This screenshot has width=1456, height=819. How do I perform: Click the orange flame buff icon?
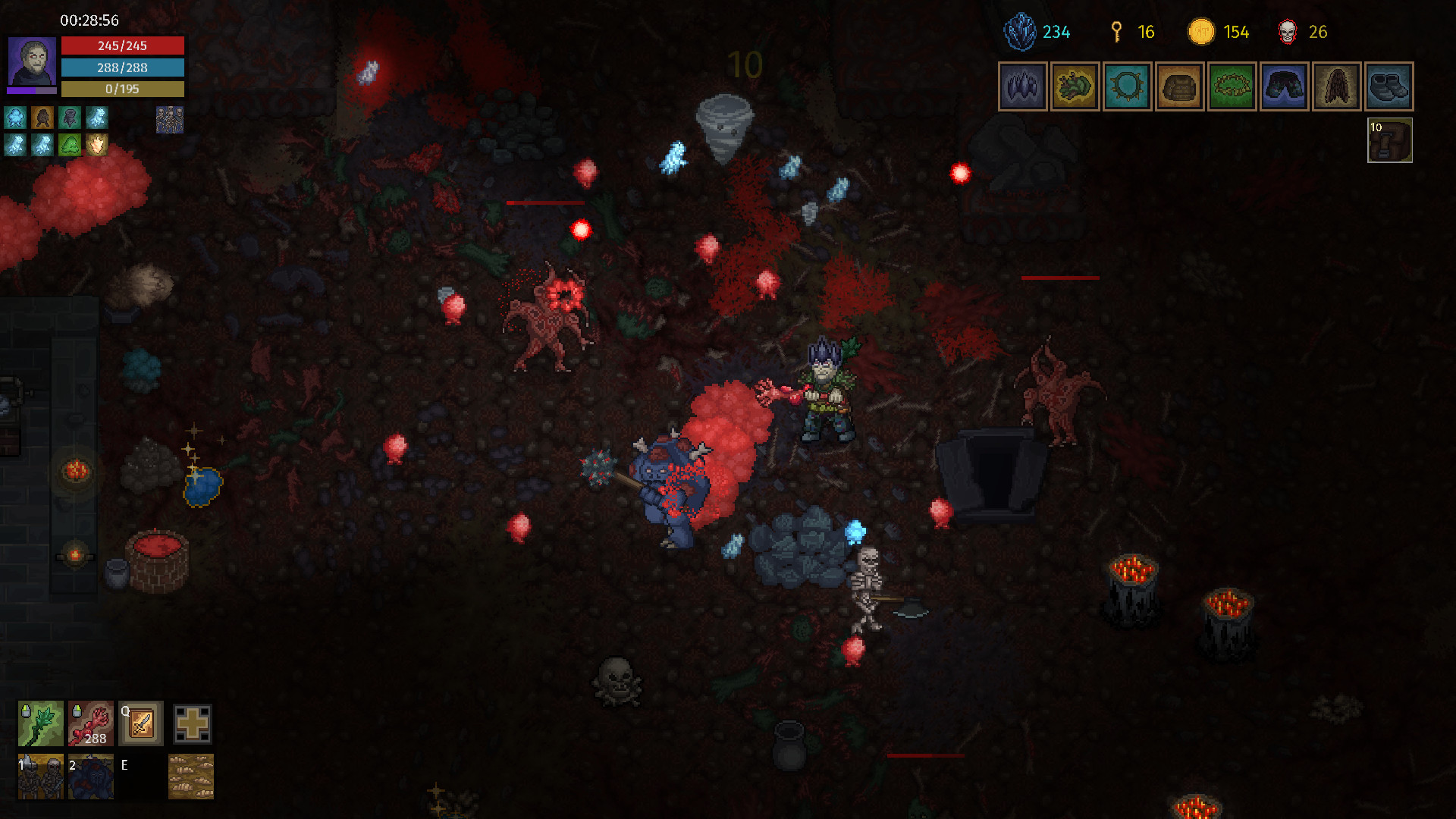[97, 145]
